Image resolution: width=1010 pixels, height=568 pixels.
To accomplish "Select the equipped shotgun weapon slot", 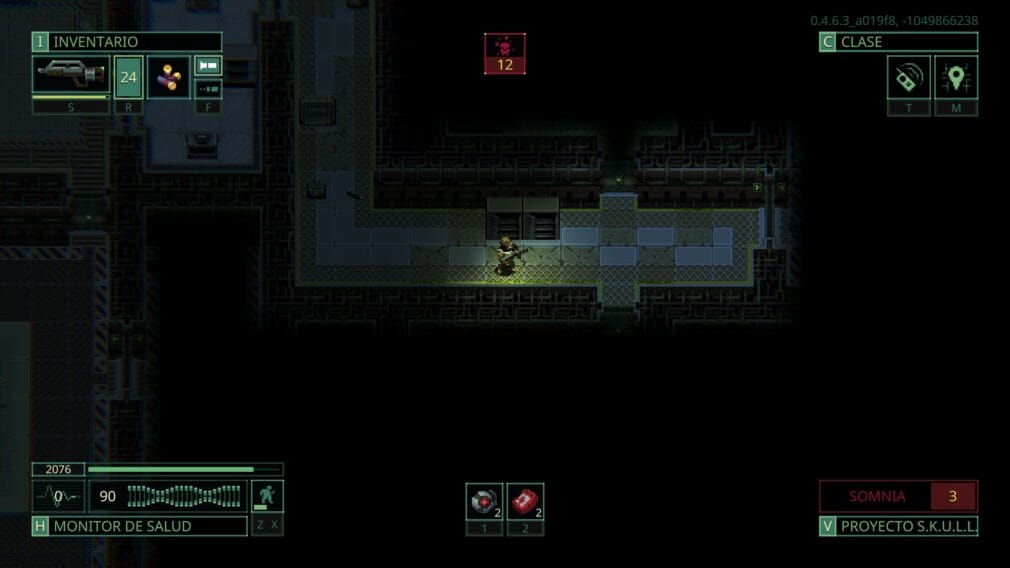I will click(70, 75).
